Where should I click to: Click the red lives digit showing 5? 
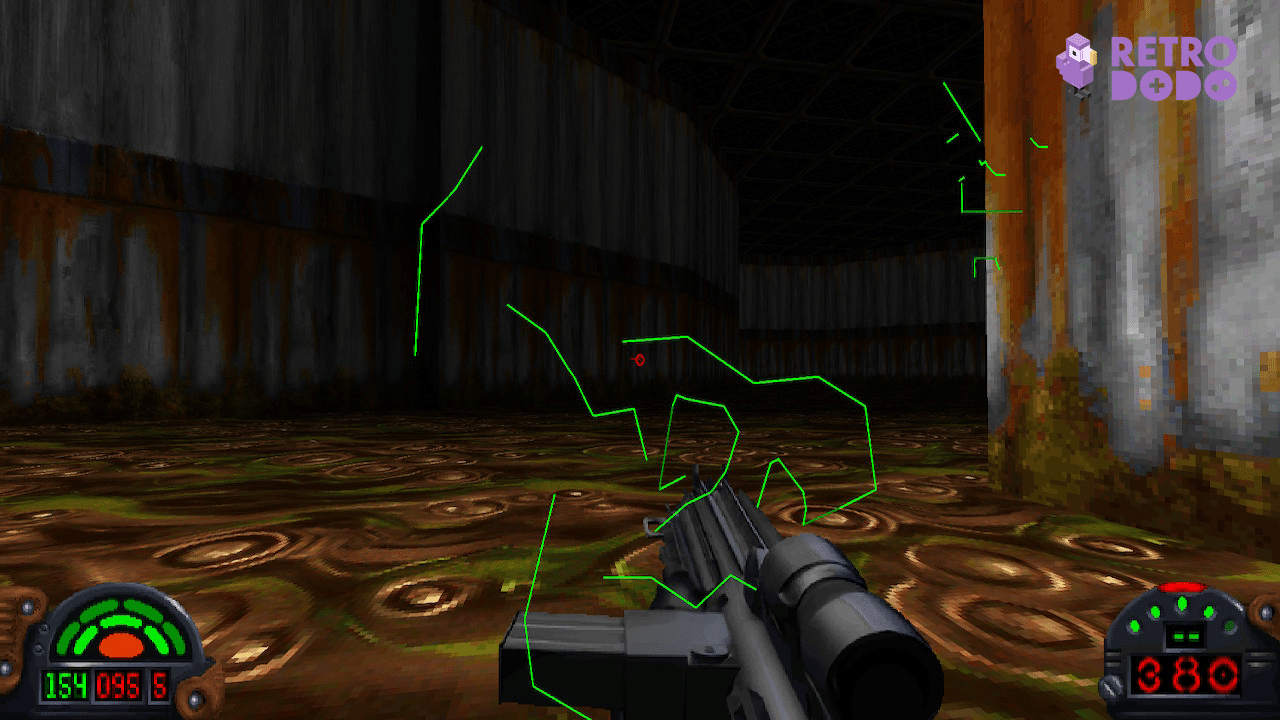[x=159, y=685]
